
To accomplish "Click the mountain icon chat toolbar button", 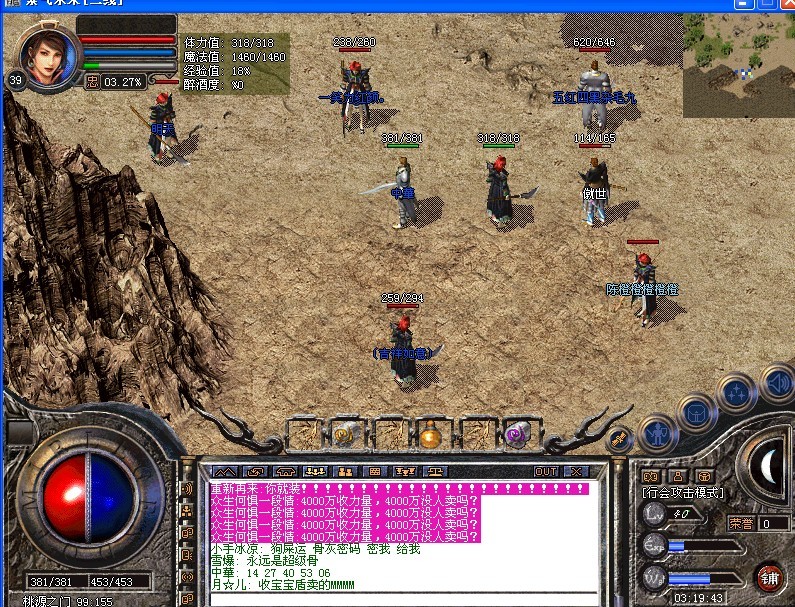I will click(225, 471).
